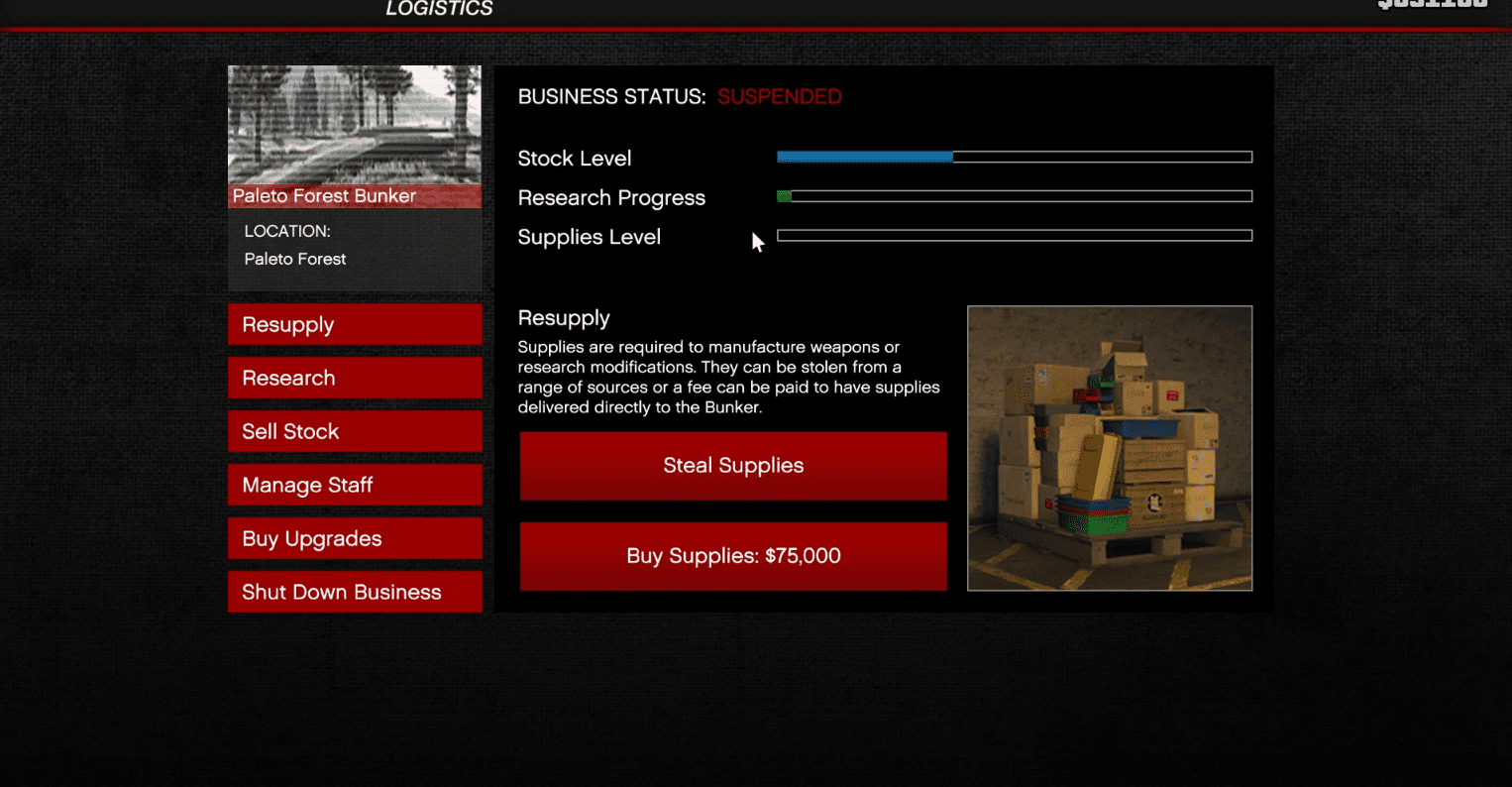Screen dimensions: 1512x787
Task: Select the Paleto Forest Bunker header
Action: coord(324,195)
